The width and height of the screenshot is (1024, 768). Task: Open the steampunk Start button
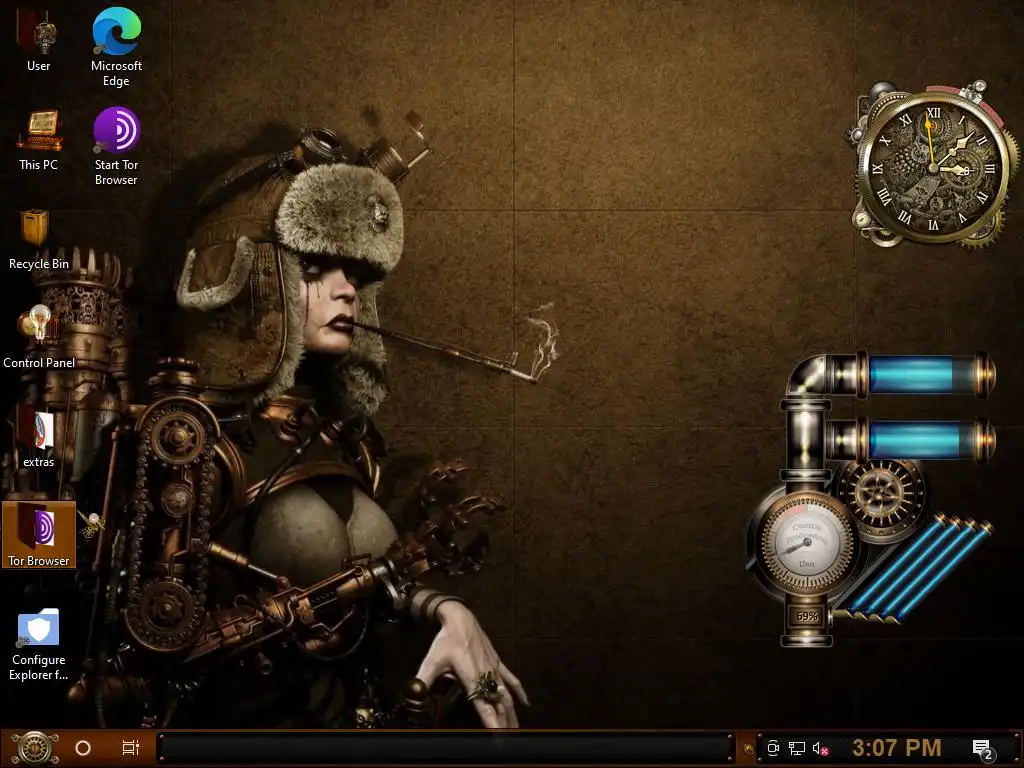point(34,747)
